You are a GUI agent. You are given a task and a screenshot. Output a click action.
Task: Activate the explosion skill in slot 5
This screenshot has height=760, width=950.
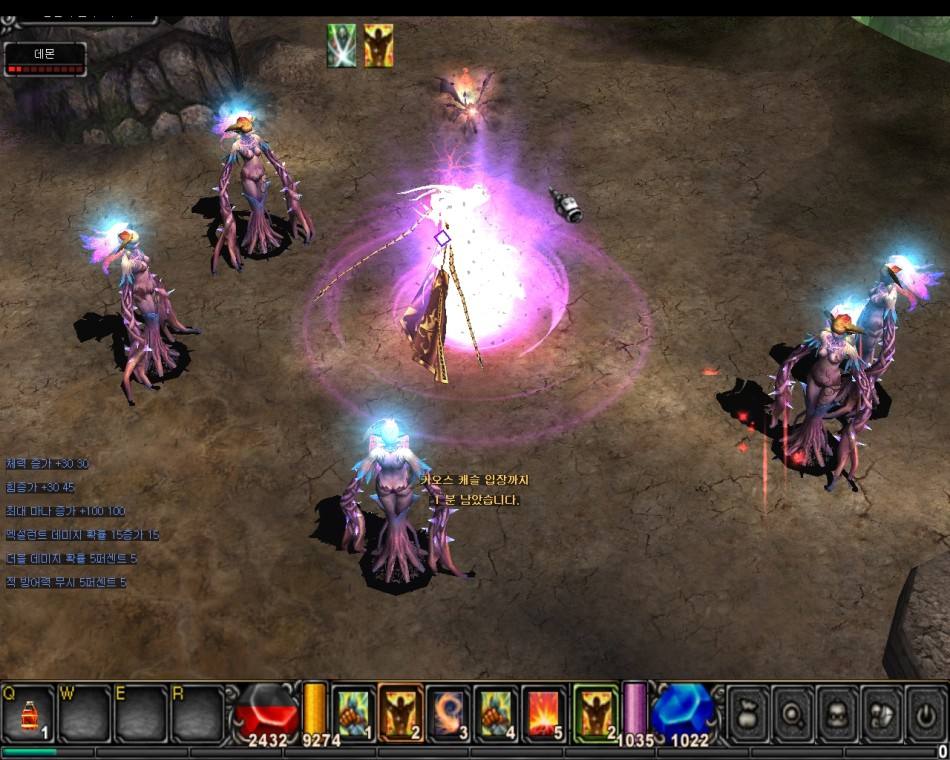pos(545,713)
